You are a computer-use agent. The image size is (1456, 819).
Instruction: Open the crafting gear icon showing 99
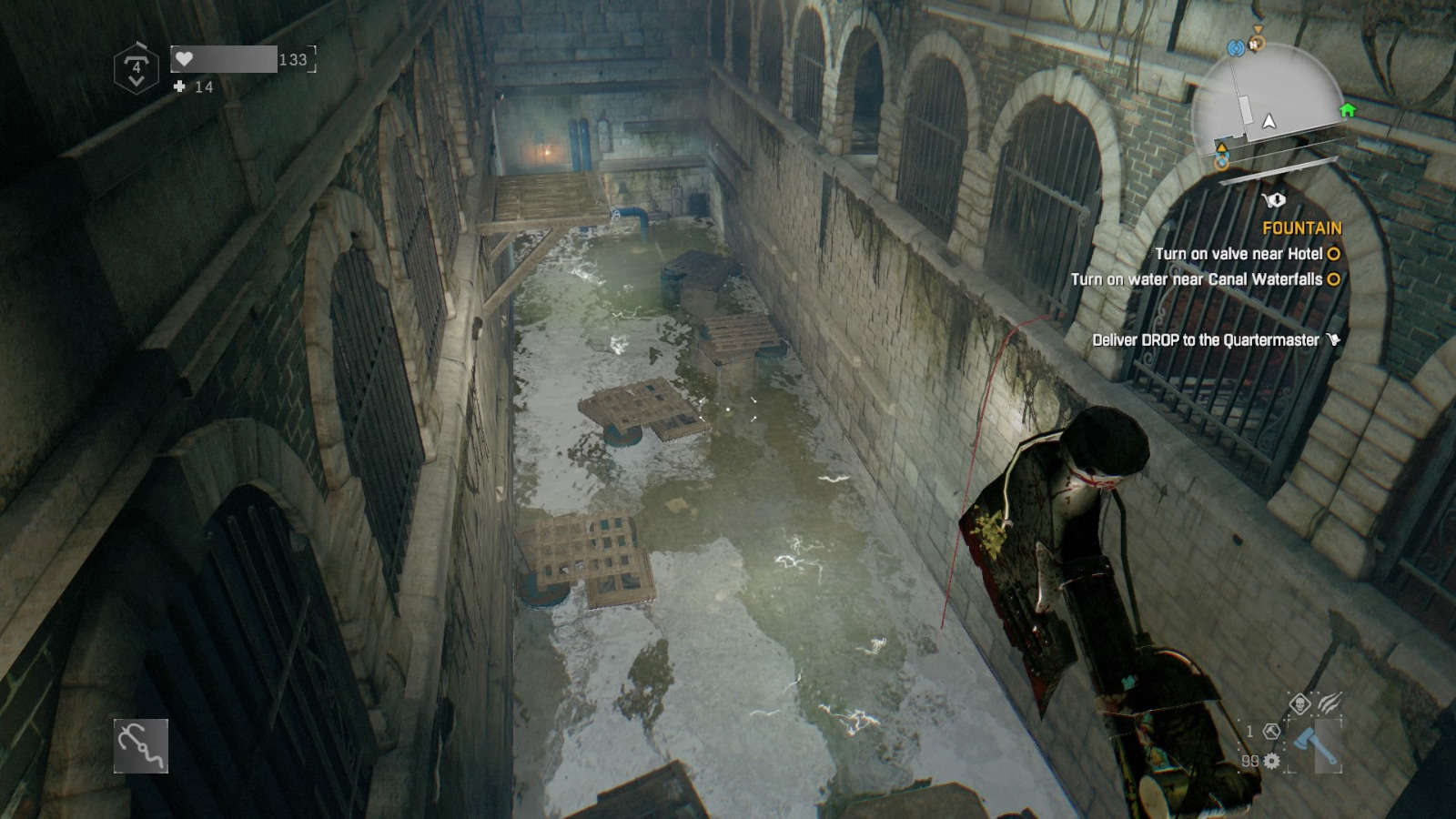1271,761
